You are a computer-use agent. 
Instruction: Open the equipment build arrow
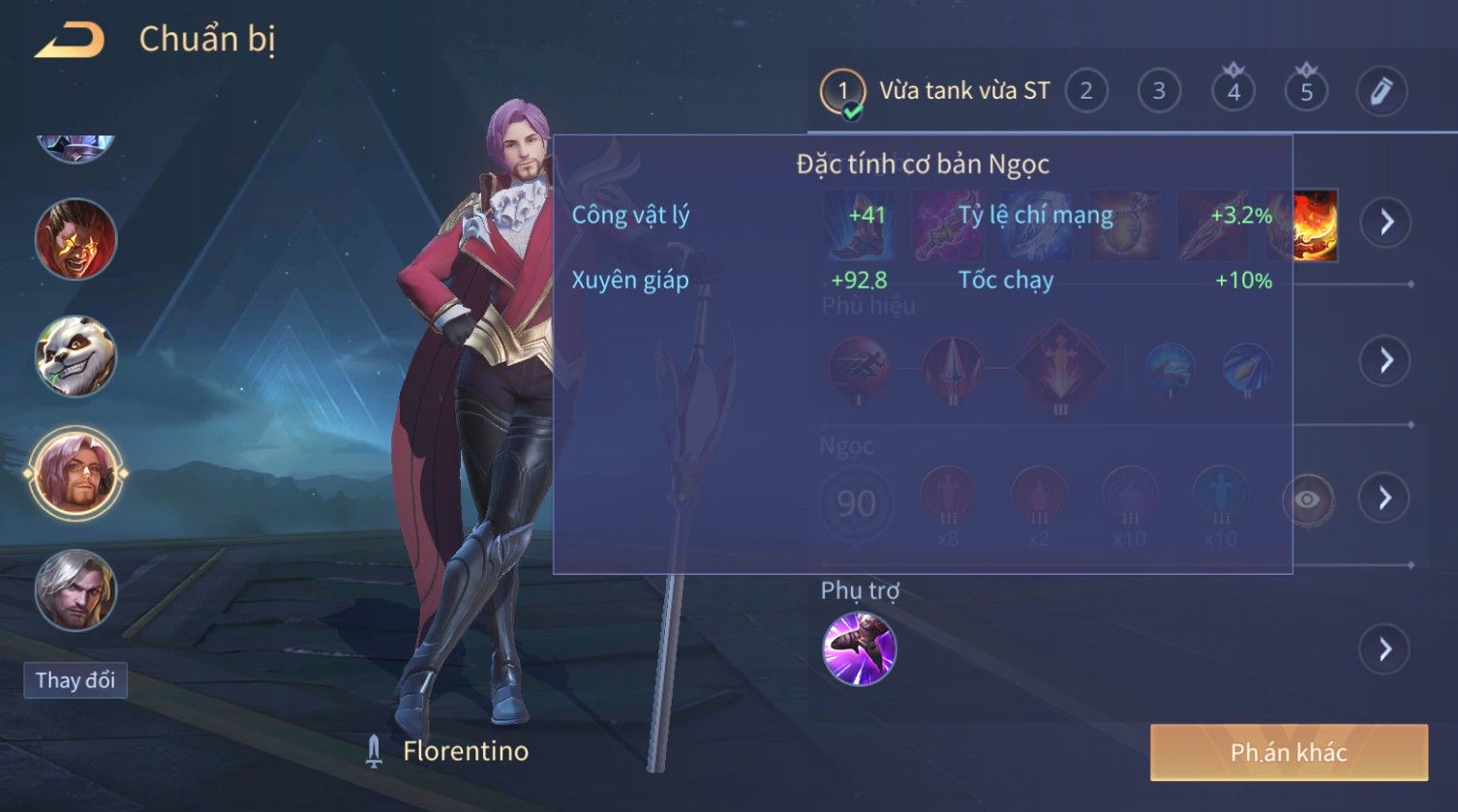point(1385,223)
